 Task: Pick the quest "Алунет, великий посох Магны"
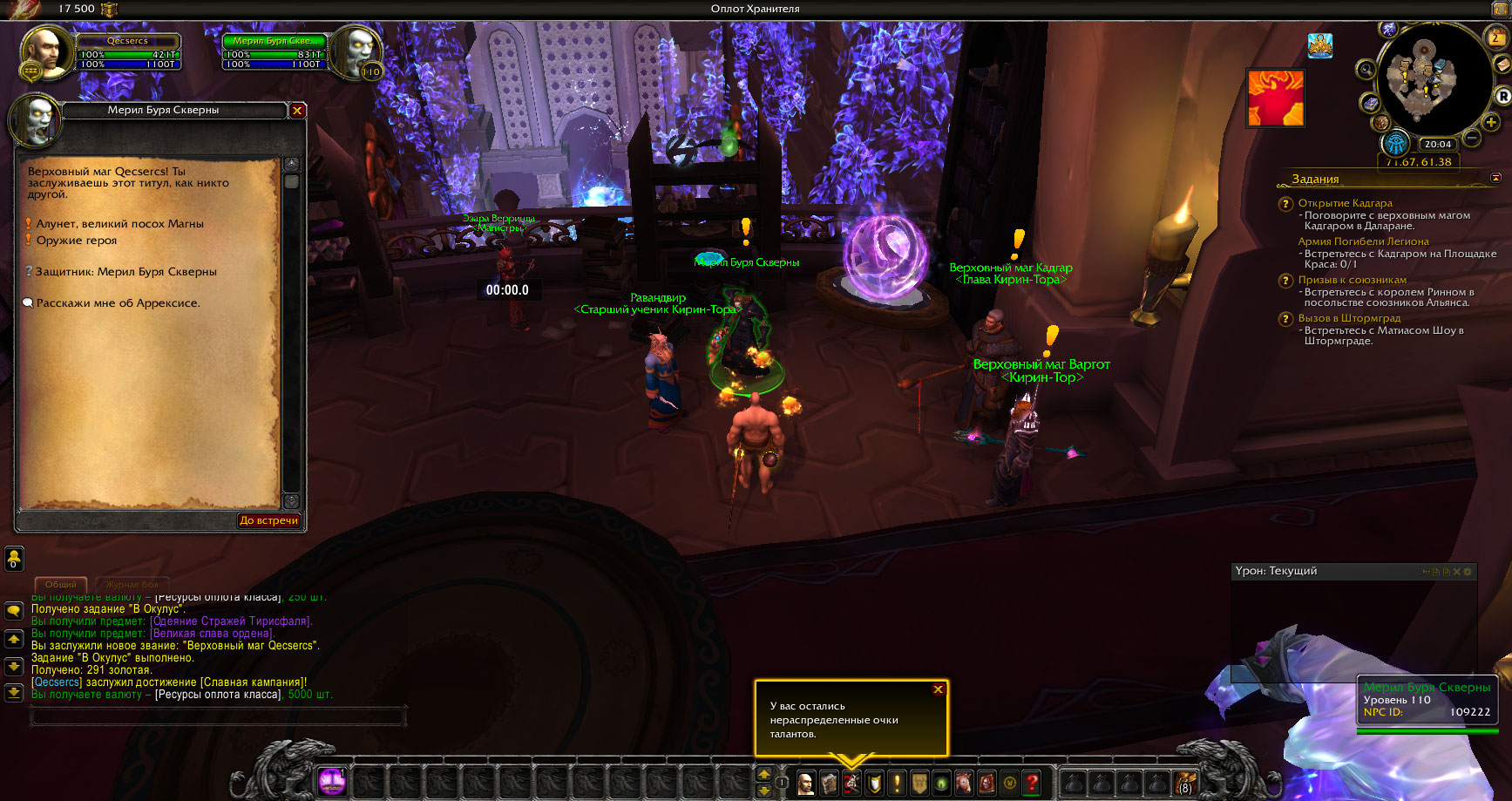(119, 224)
